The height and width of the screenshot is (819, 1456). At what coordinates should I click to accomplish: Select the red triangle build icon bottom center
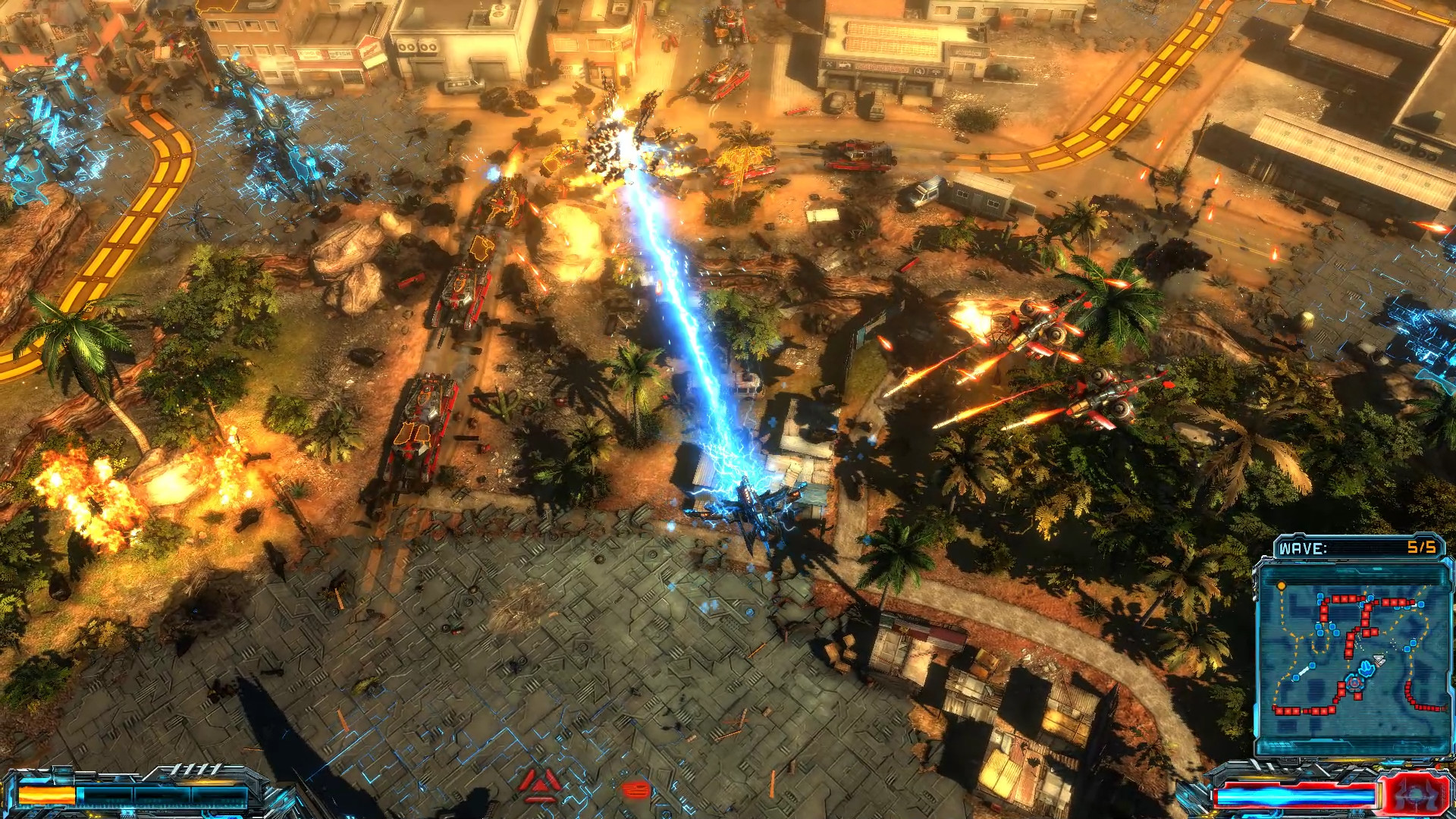click(x=540, y=785)
